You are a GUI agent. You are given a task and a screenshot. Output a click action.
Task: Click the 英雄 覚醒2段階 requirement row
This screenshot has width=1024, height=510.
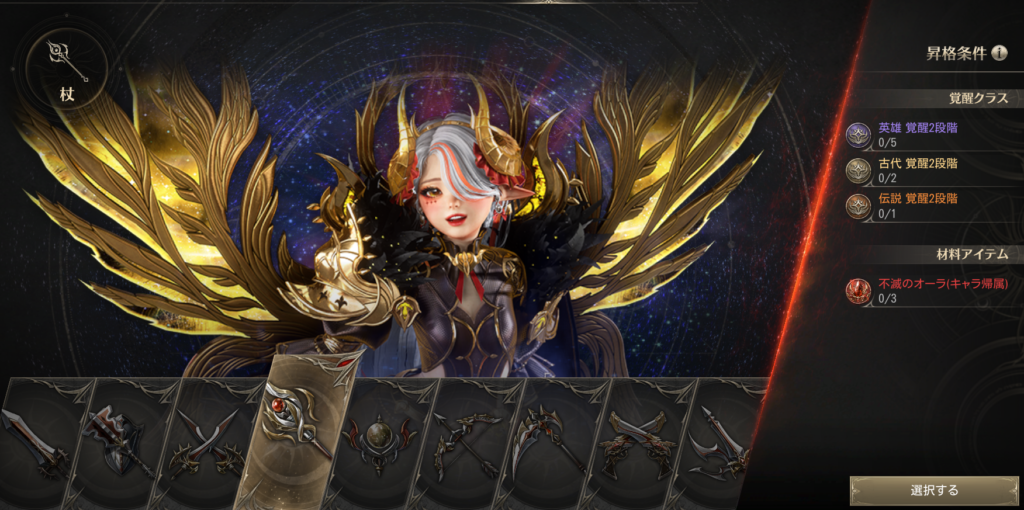[x=930, y=134]
